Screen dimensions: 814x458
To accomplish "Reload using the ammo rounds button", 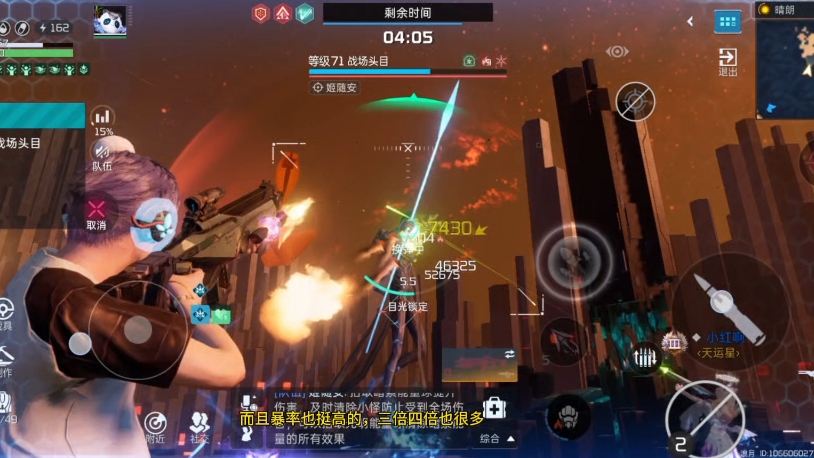I will pyautogui.click(x=645, y=357).
